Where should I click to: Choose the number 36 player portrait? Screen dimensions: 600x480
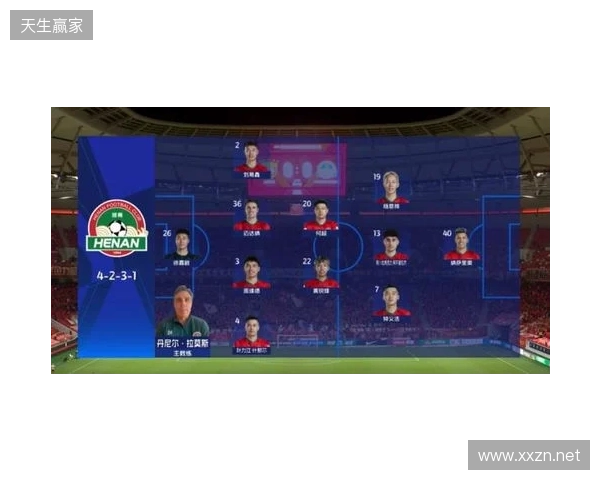point(252,217)
